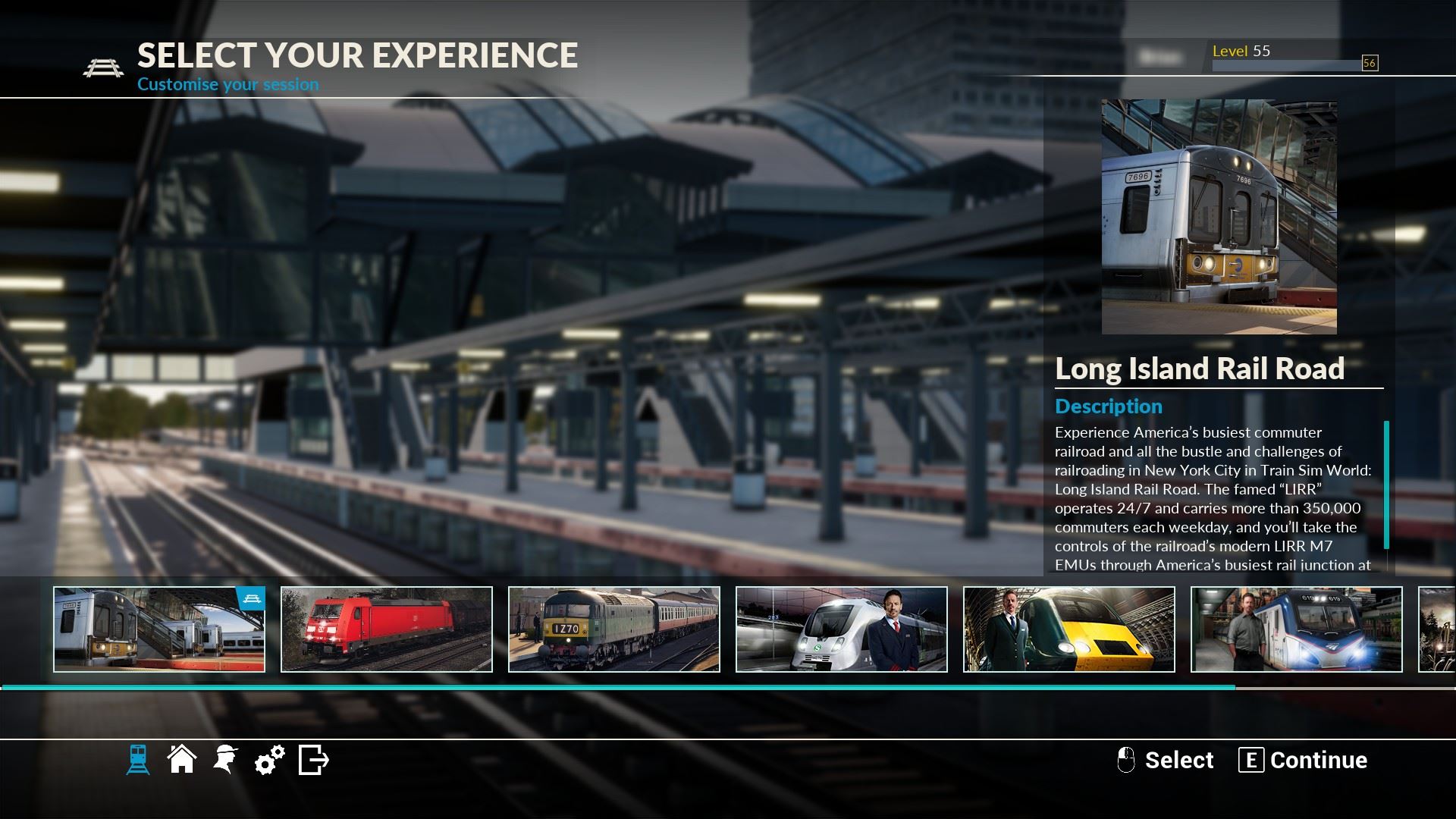Click the Continue button
Image resolution: width=1456 pixels, height=819 pixels.
(1304, 760)
